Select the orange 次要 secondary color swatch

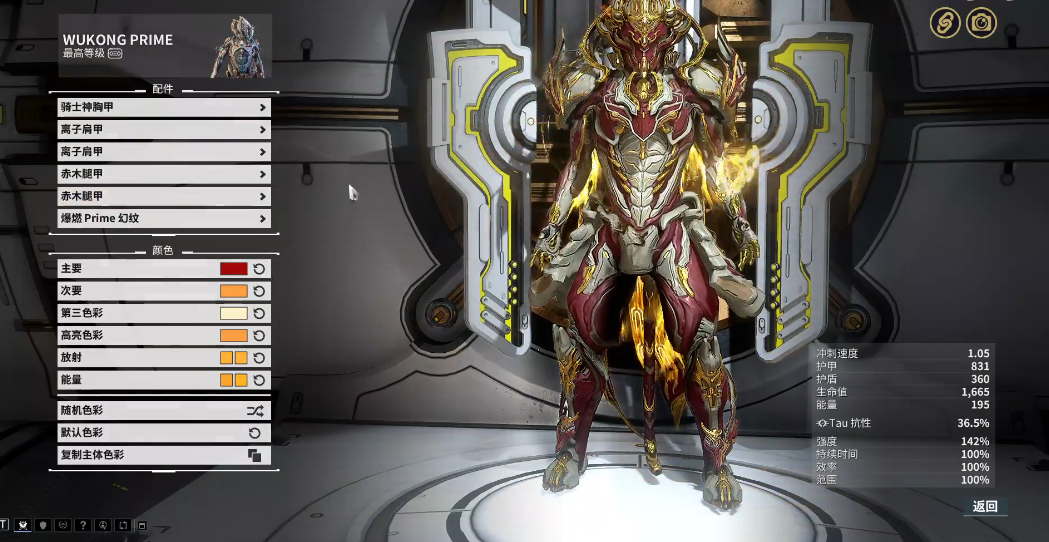pos(233,291)
